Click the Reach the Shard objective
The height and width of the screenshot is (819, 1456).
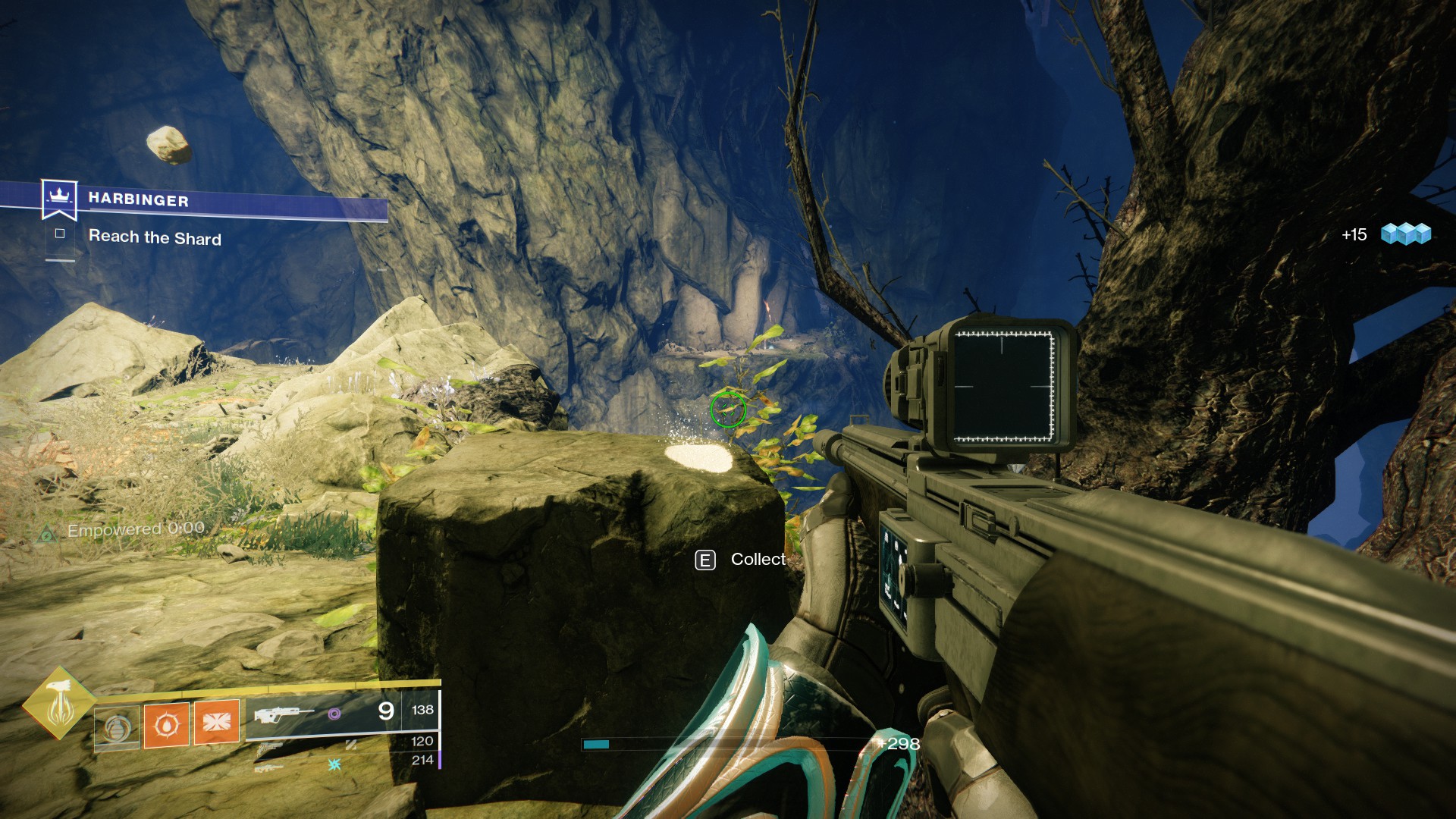click(155, 237)
